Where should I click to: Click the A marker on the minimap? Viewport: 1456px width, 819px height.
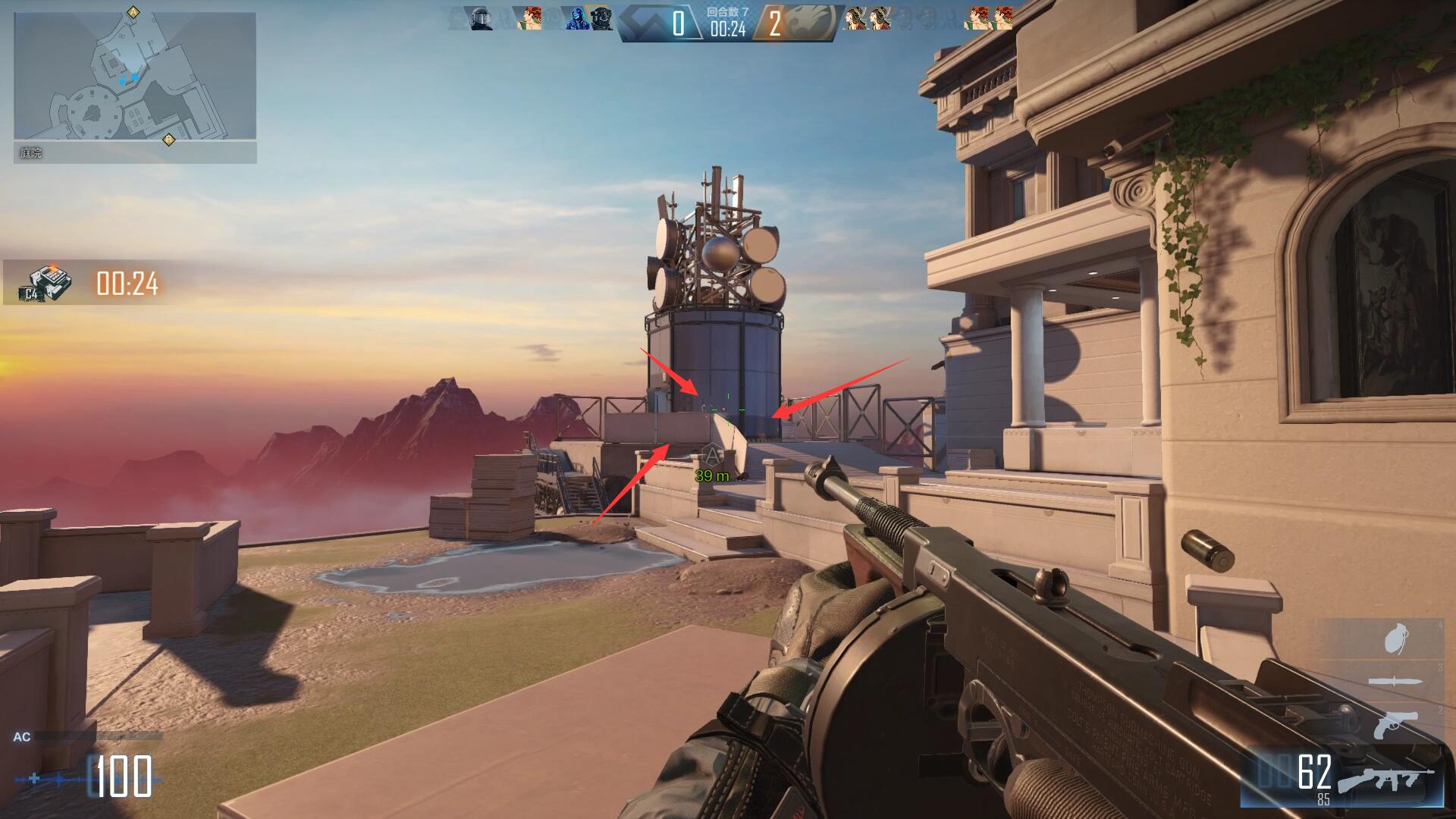134,12
